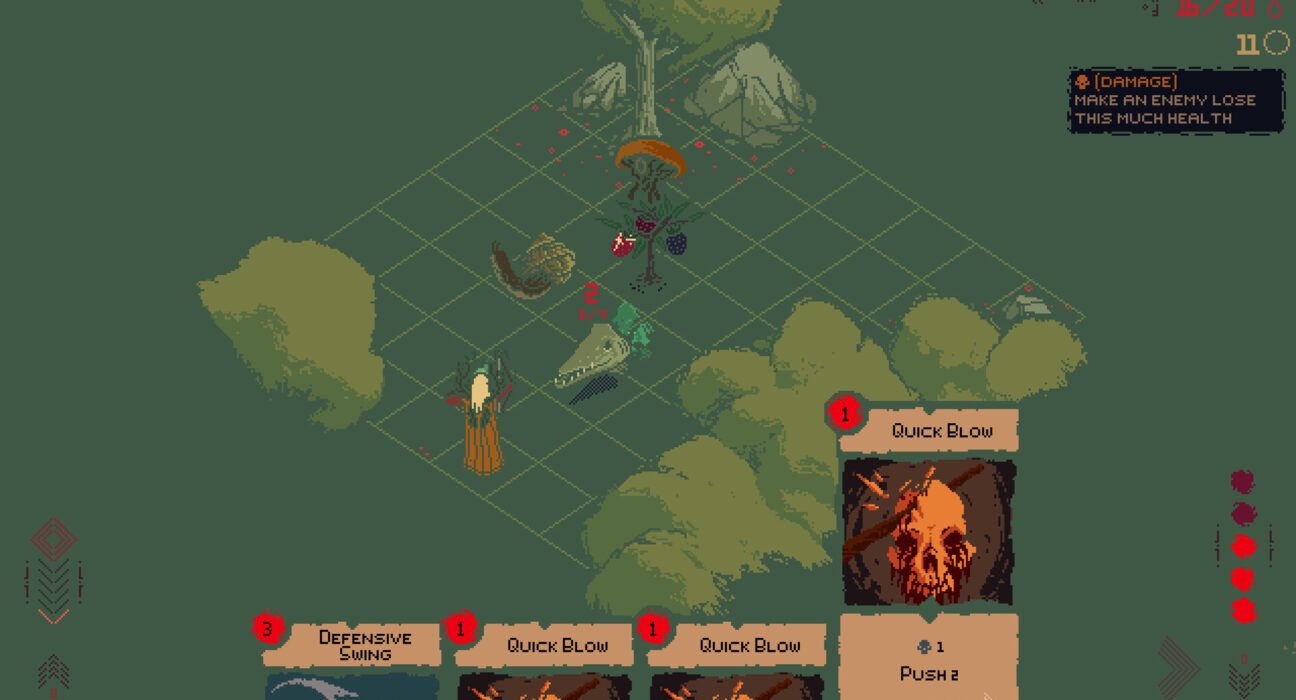Click the large right-pointing chevron arrow
This screenshot has height=700, width=1296.
1178,668
